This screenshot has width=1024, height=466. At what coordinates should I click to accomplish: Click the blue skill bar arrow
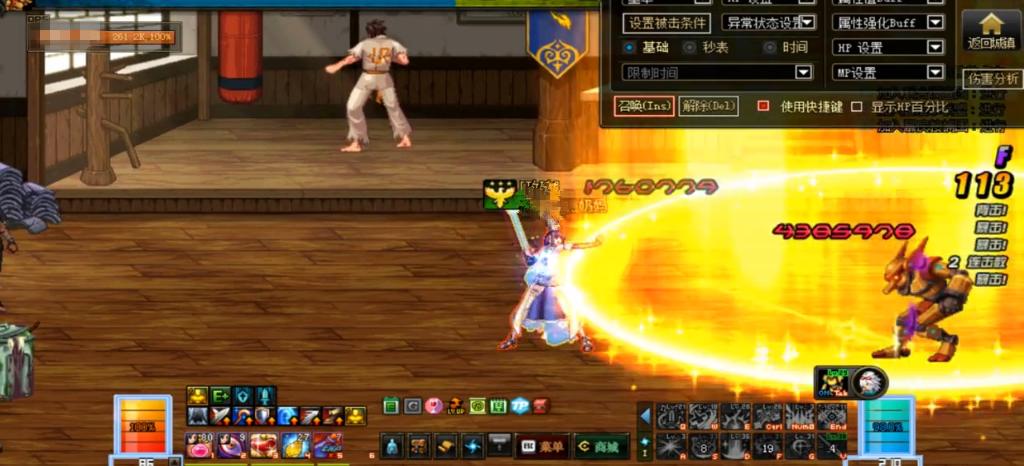[645, 416]
